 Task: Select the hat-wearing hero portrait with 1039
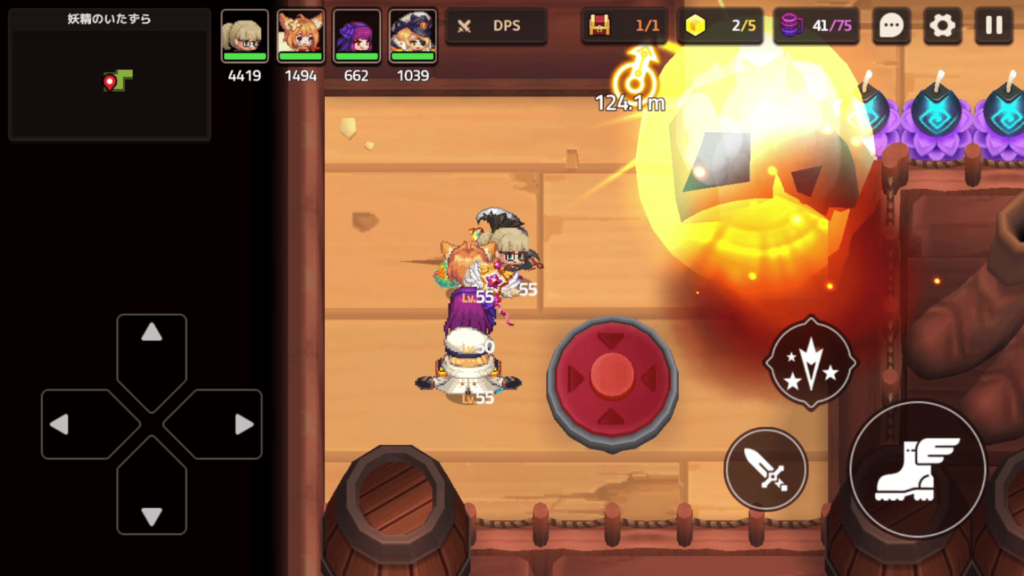click(x=412, y=37)
